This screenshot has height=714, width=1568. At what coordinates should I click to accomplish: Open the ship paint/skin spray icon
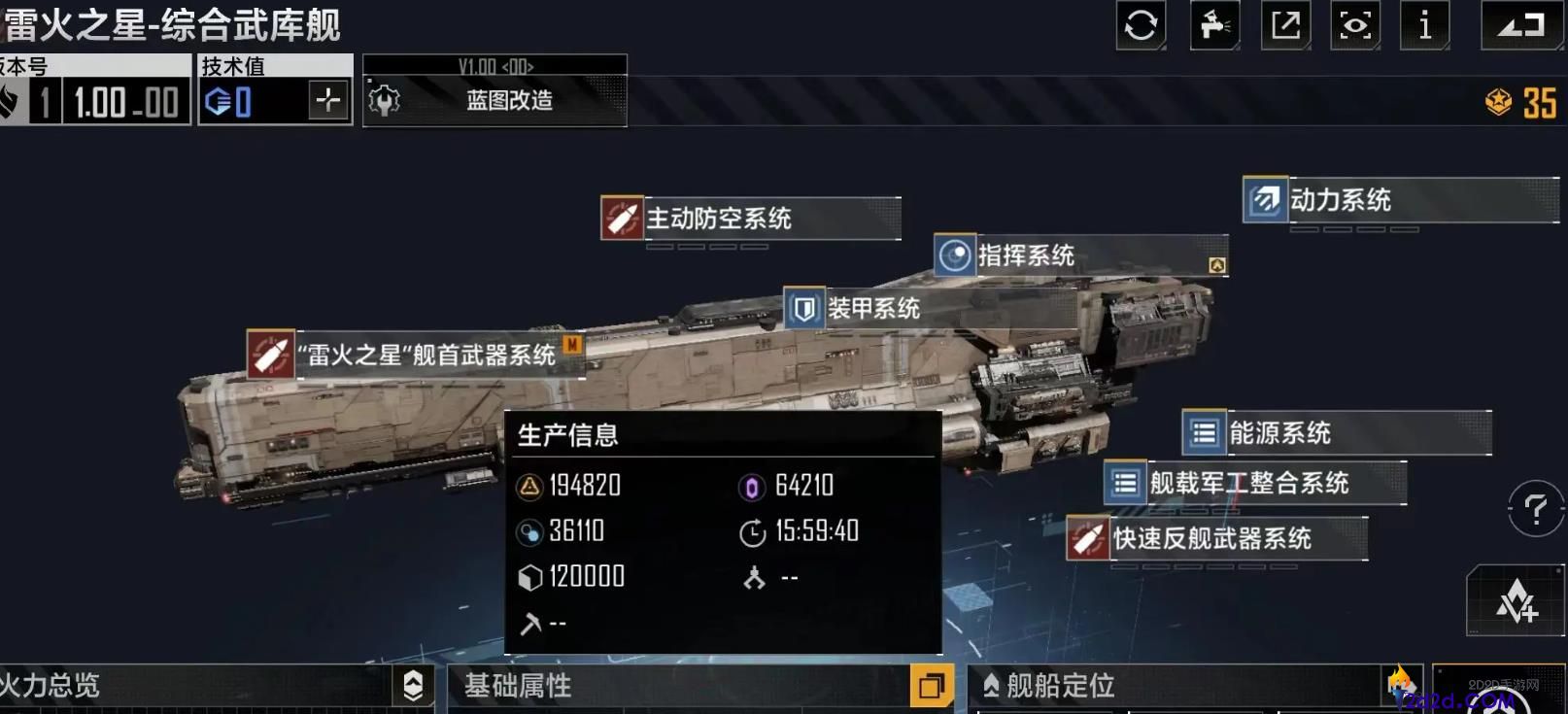1212,26
